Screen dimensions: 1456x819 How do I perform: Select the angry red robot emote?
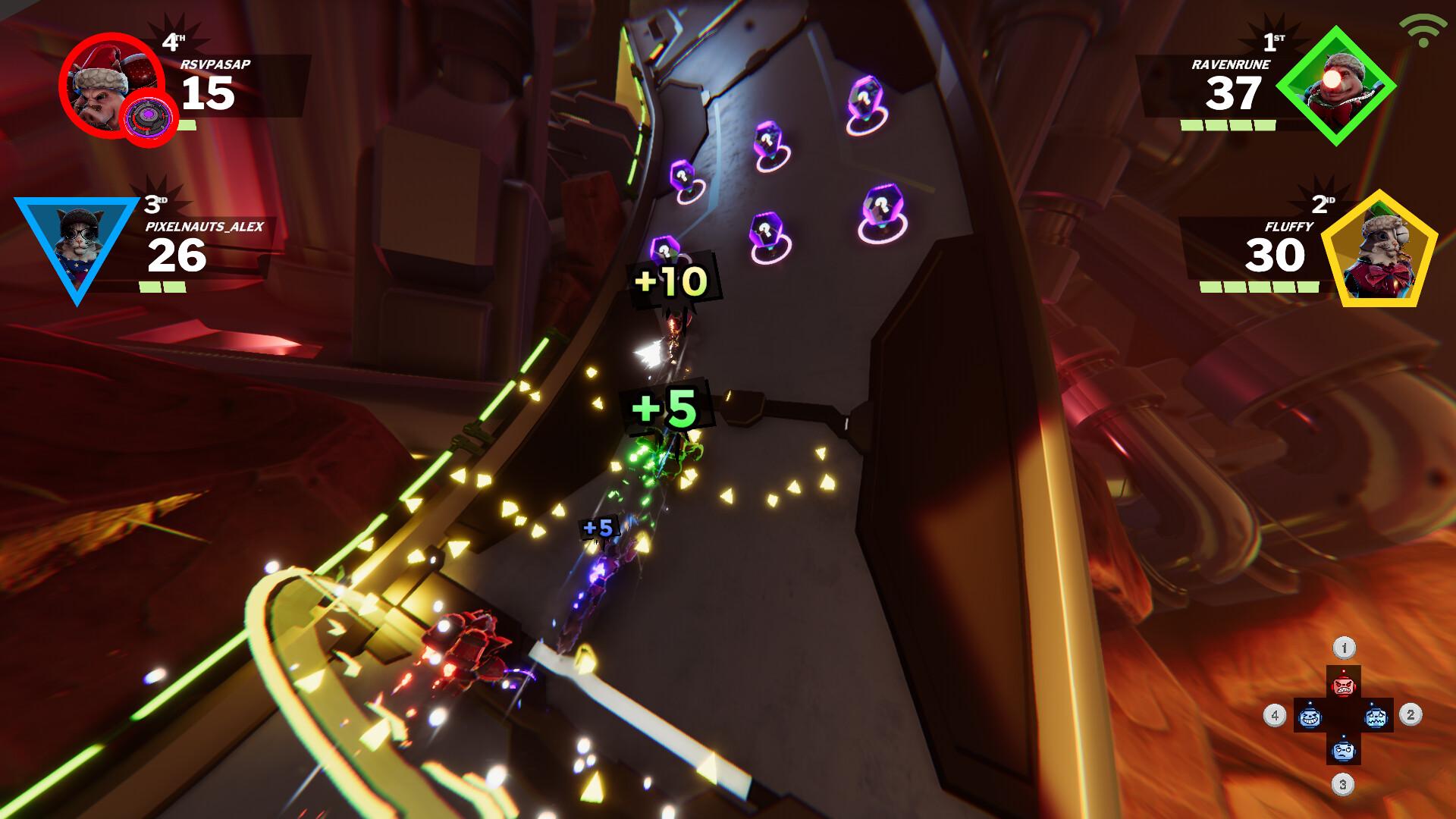point(1343,686)
